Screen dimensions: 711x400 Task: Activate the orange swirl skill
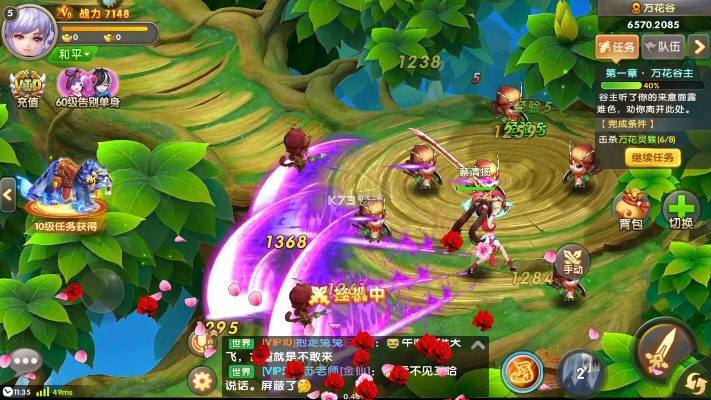522,371
